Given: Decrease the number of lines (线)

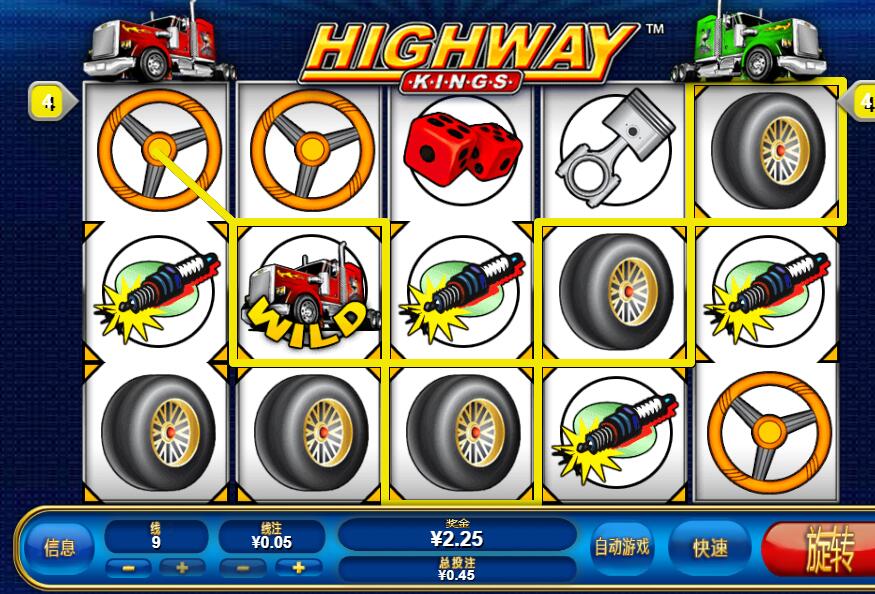Looking at the screenshot, I should (x=129, y=568).
